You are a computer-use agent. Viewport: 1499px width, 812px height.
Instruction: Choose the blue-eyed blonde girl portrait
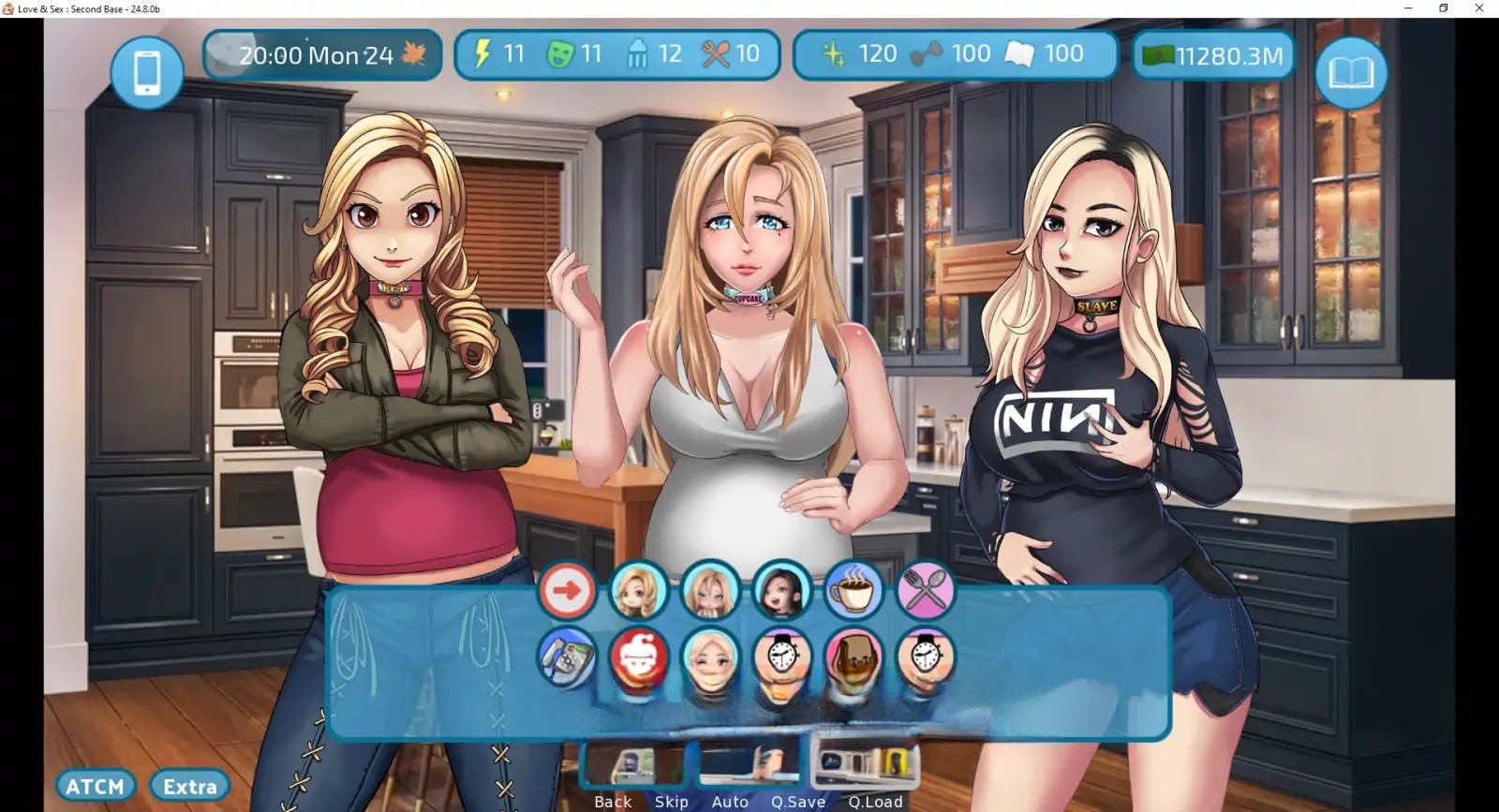[710, 591]
